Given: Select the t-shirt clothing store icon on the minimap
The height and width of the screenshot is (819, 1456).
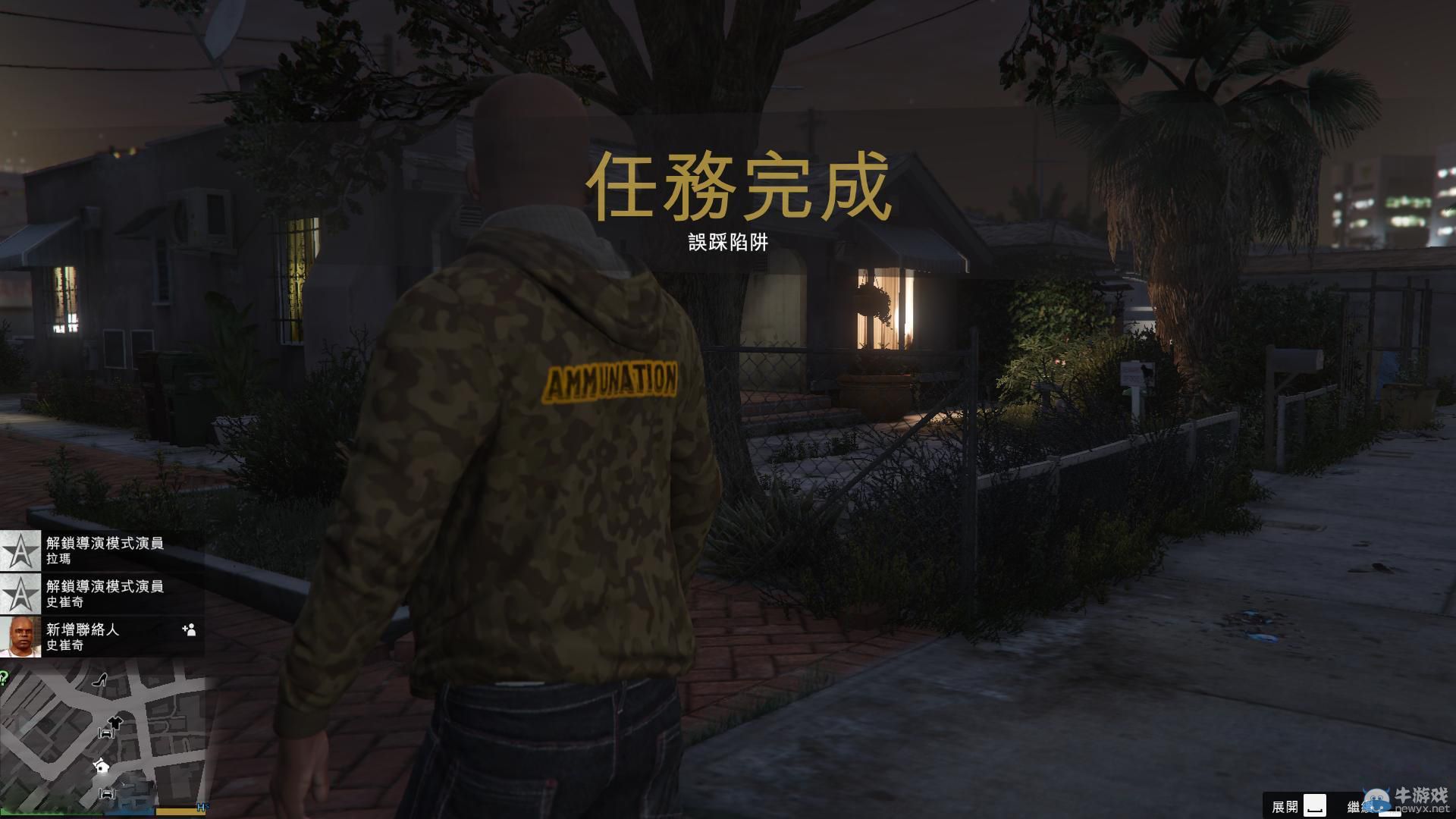Looking at the screenshot, I should tap(114, 722).
